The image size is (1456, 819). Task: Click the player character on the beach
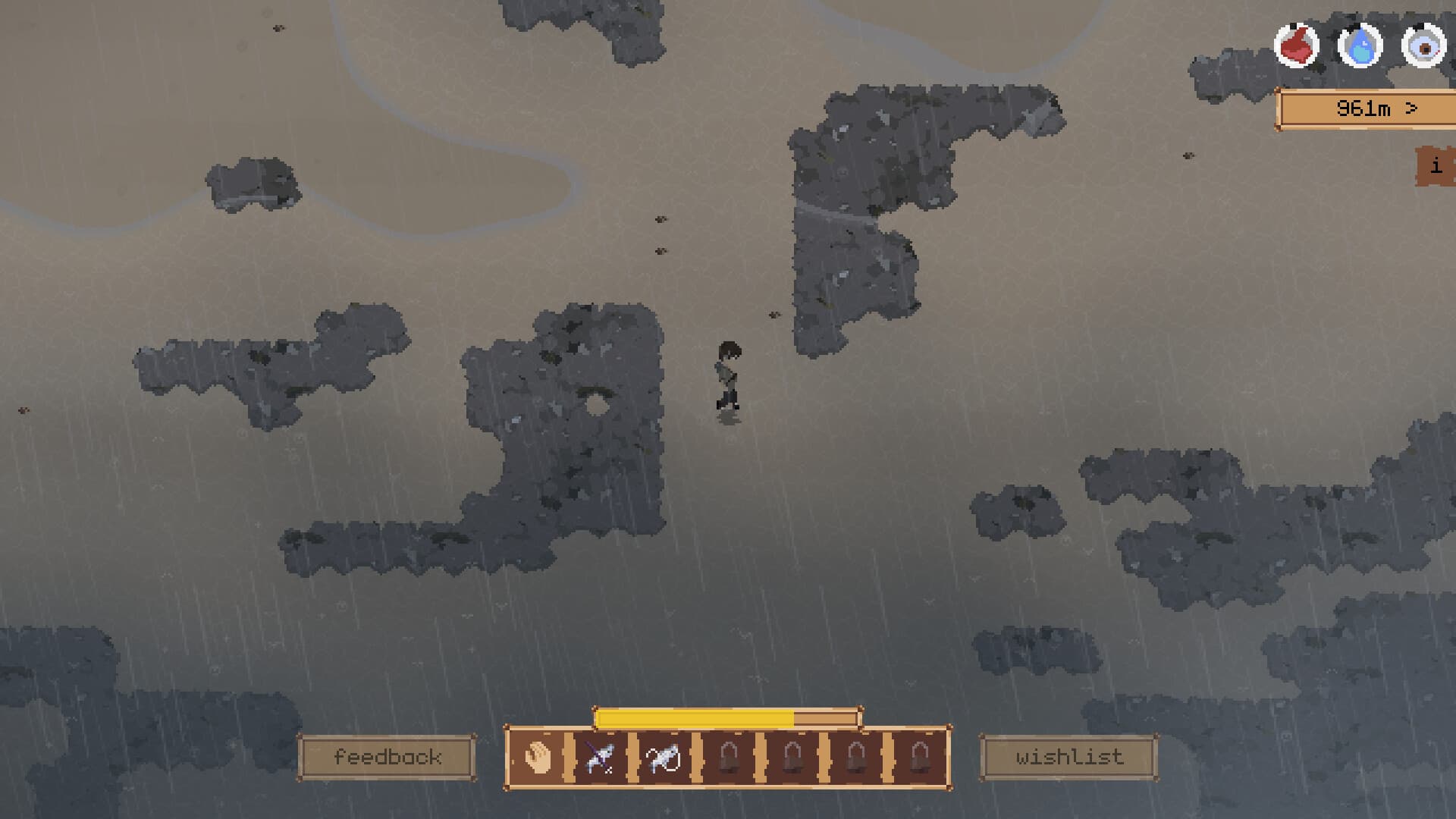tap(728, 375)
